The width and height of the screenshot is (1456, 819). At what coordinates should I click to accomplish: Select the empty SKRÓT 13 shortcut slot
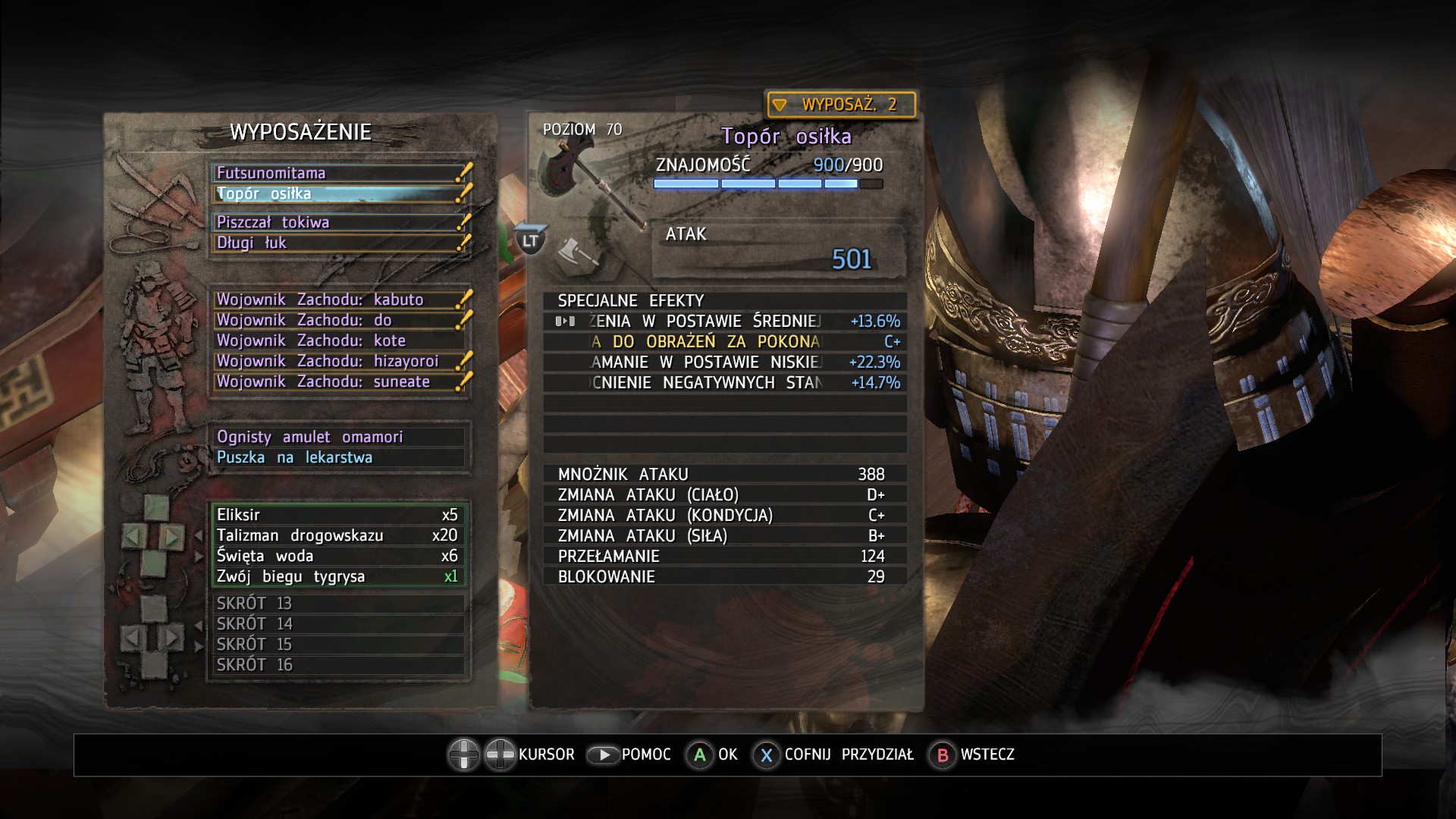tap(338, 604)
